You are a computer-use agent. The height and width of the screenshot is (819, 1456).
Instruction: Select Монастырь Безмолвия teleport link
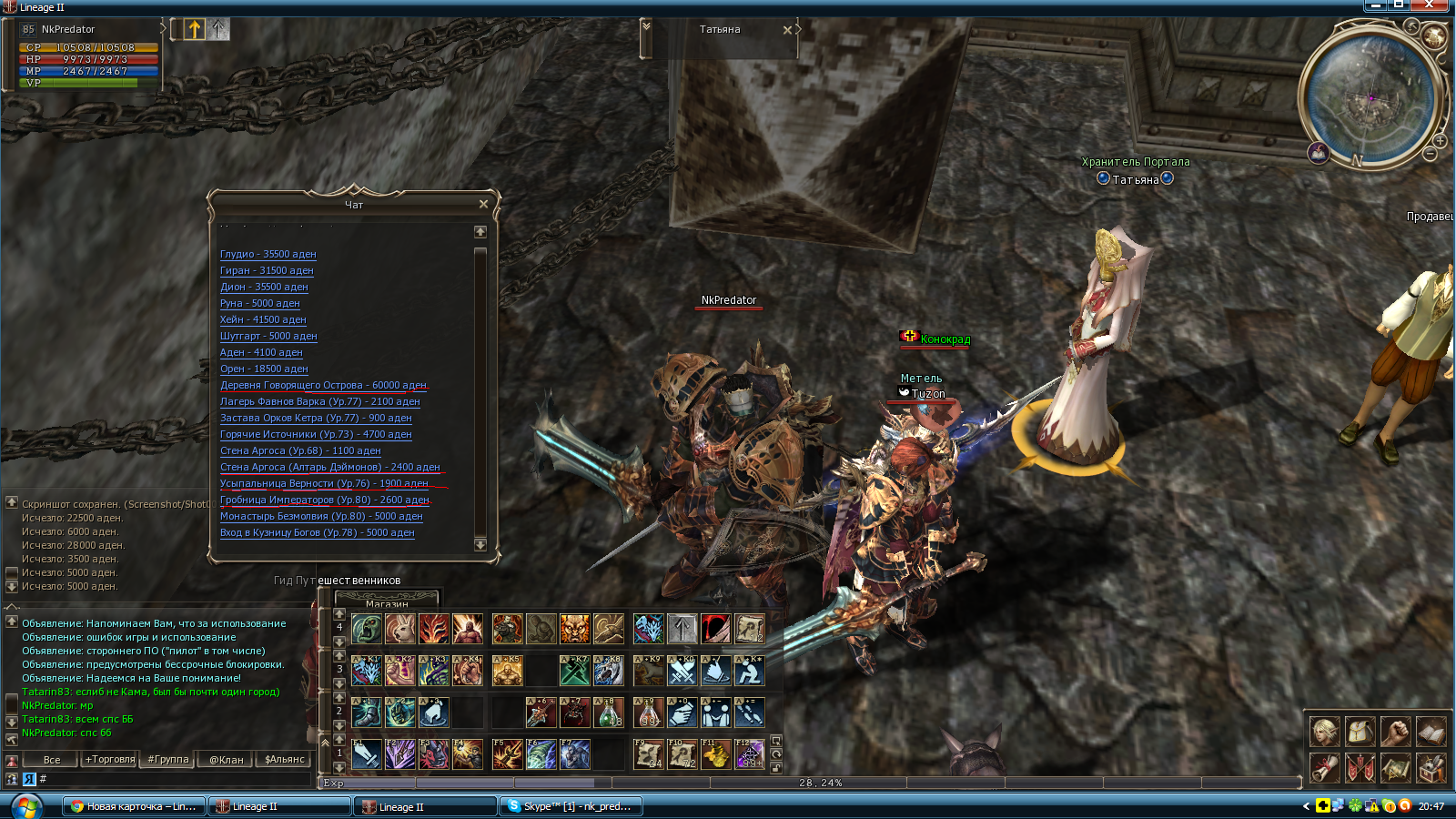(320, 517)
